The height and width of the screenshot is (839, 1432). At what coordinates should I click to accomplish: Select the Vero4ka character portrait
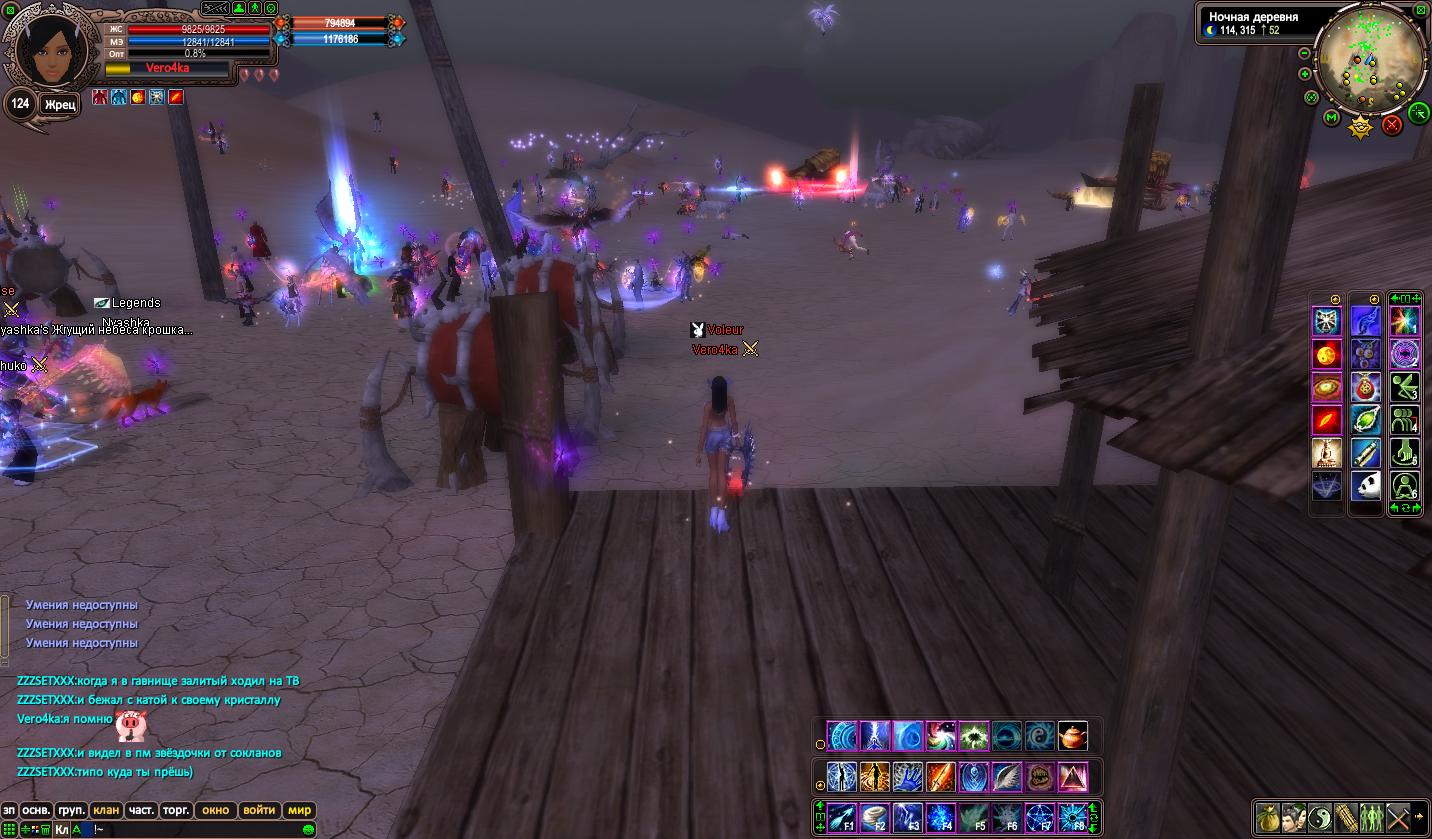pos(45,50)
